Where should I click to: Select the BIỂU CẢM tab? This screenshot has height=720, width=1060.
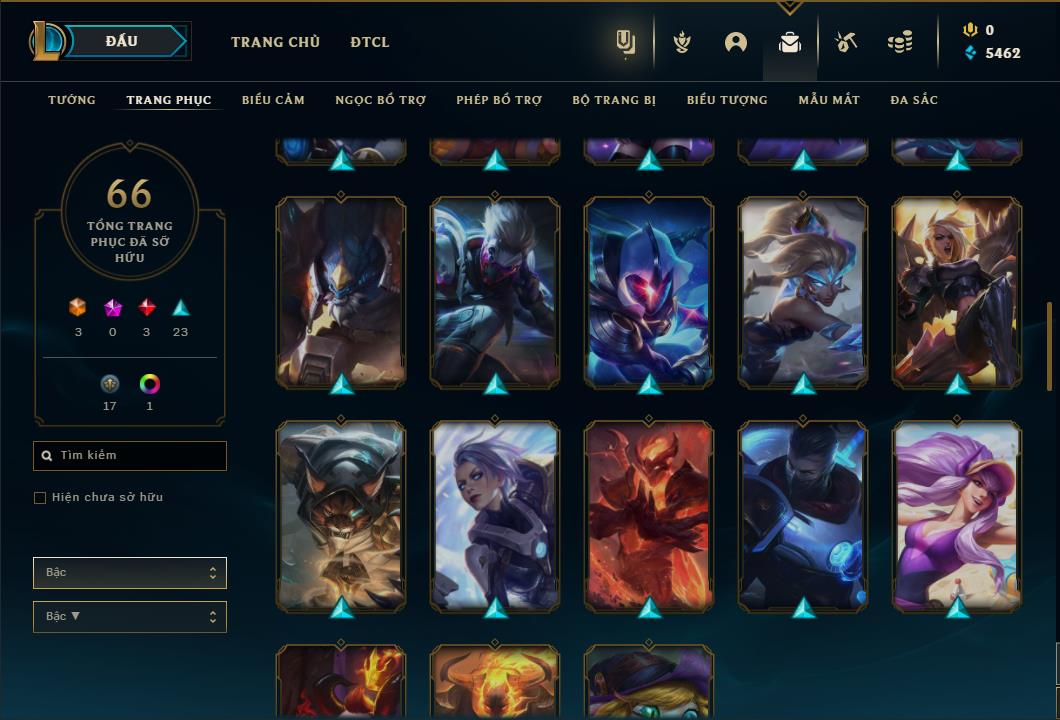[273, 100]
